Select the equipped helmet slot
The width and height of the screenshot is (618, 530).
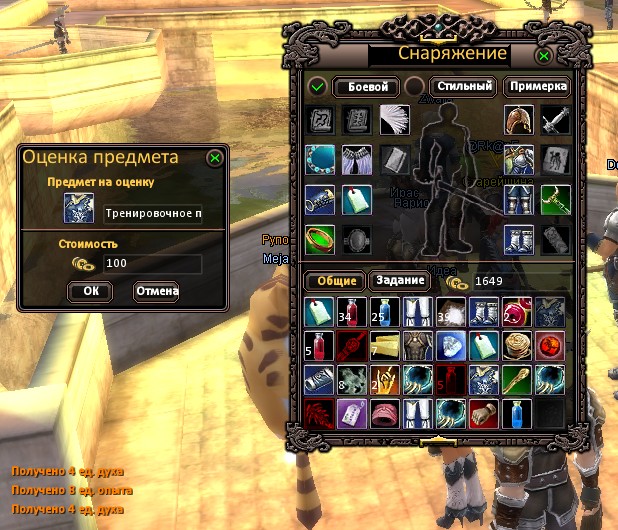click(519, 121)
